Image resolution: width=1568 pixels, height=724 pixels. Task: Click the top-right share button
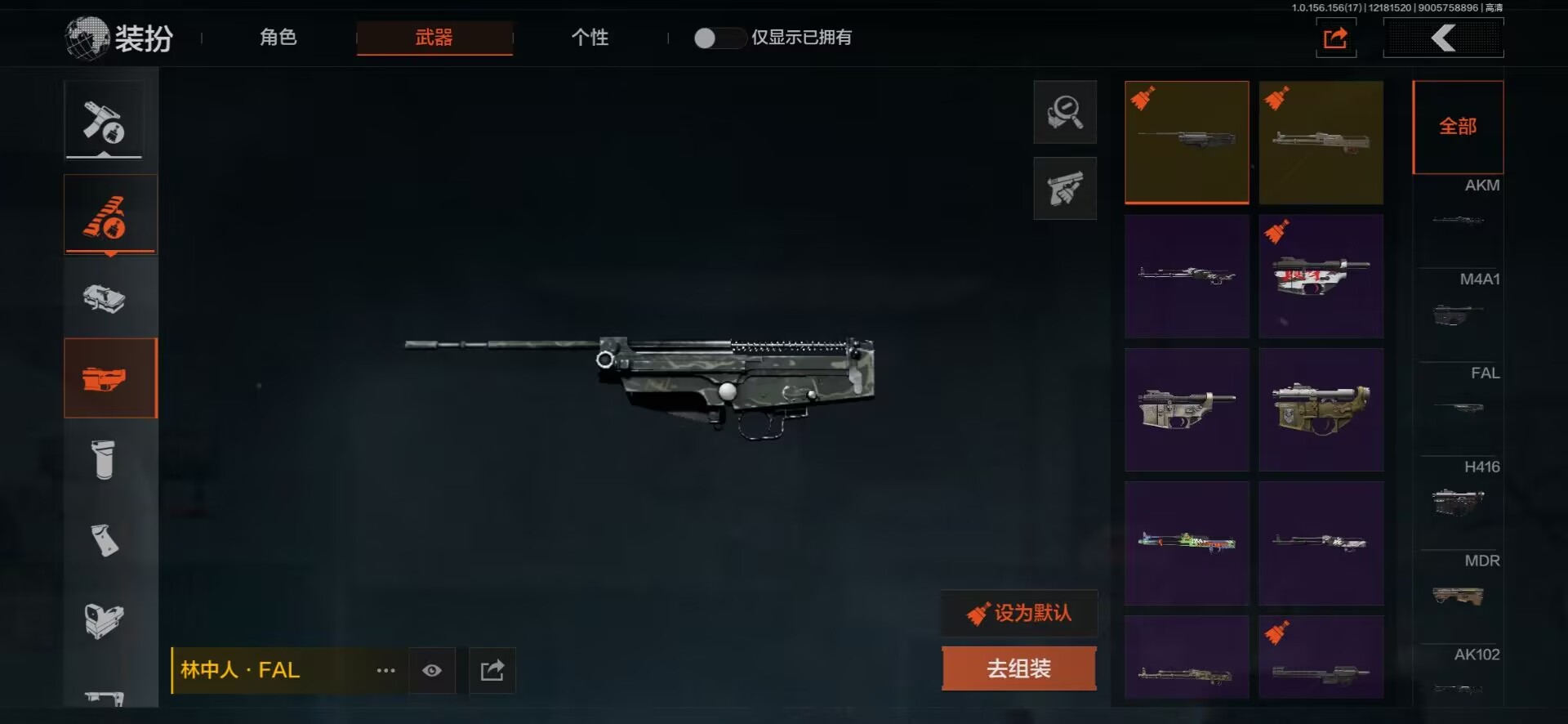pos(1335,38)
